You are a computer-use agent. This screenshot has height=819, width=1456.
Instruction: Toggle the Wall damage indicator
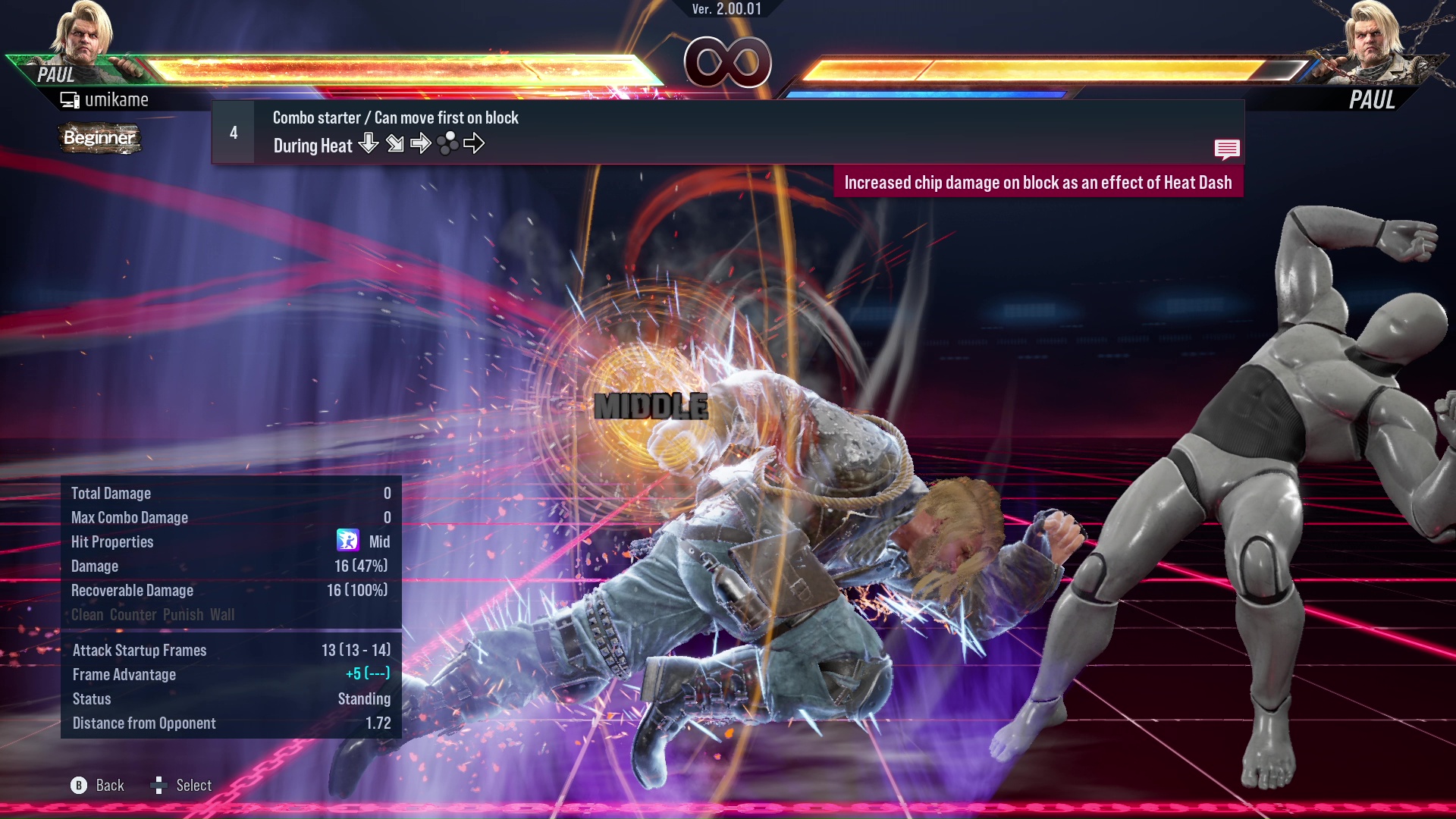[x=223, y=615]
